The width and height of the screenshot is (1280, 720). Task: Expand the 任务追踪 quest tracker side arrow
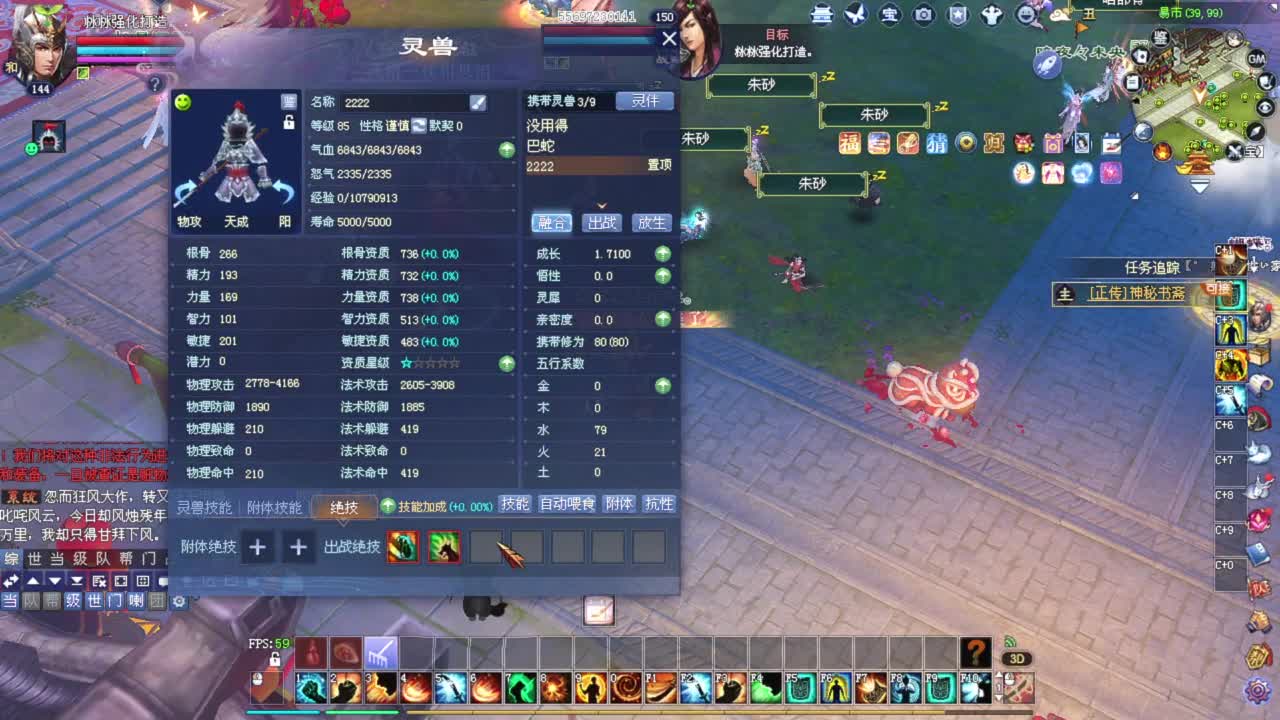1253,266
